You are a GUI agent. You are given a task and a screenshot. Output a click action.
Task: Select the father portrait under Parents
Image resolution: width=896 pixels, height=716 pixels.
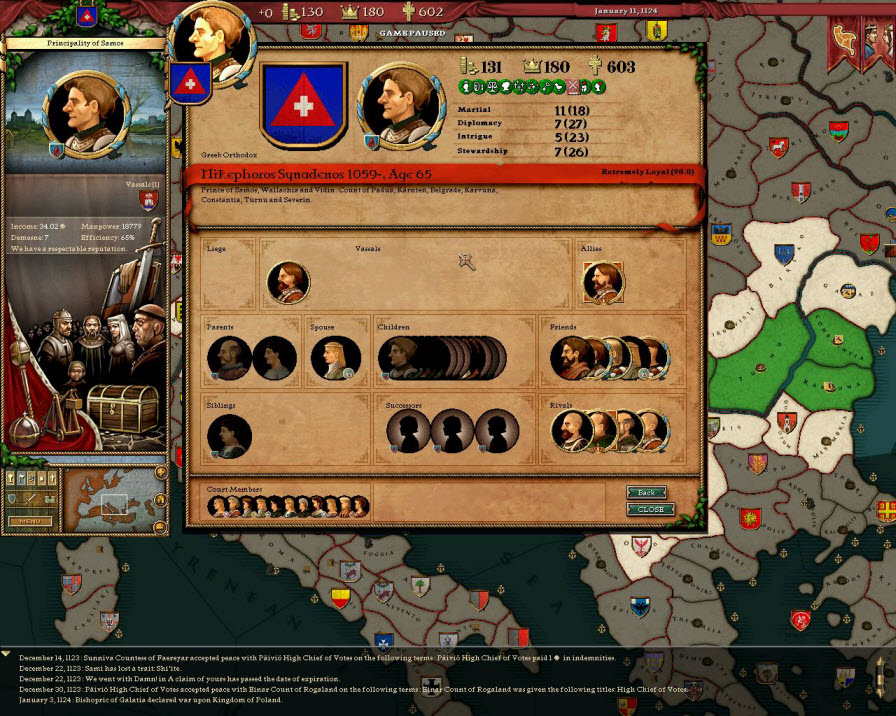tap(228, 358)
